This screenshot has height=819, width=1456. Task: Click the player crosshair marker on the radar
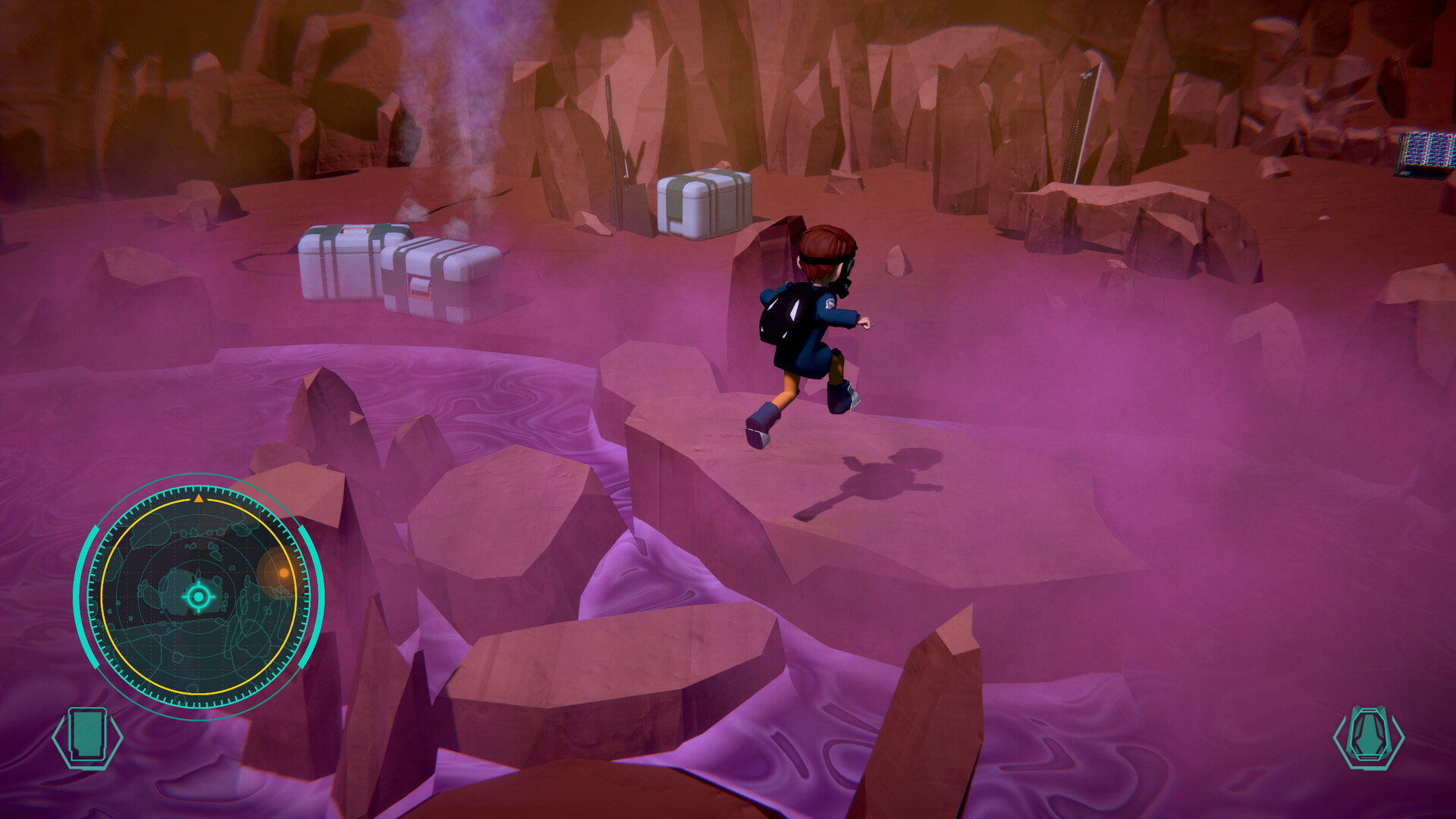pos(199,598)
